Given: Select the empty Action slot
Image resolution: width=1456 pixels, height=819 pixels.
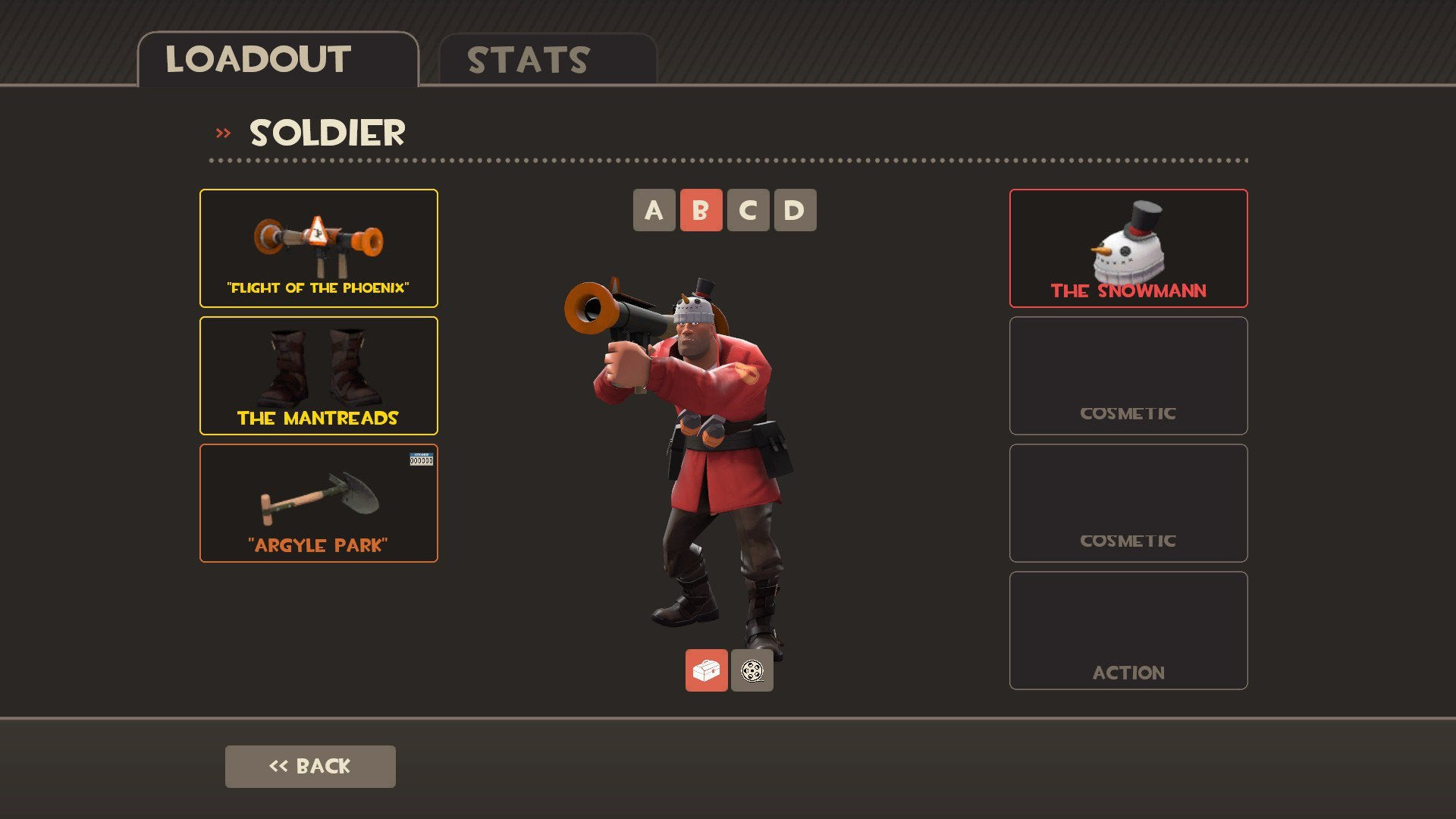Looking at the screenshot, I should click(1128, 630).
